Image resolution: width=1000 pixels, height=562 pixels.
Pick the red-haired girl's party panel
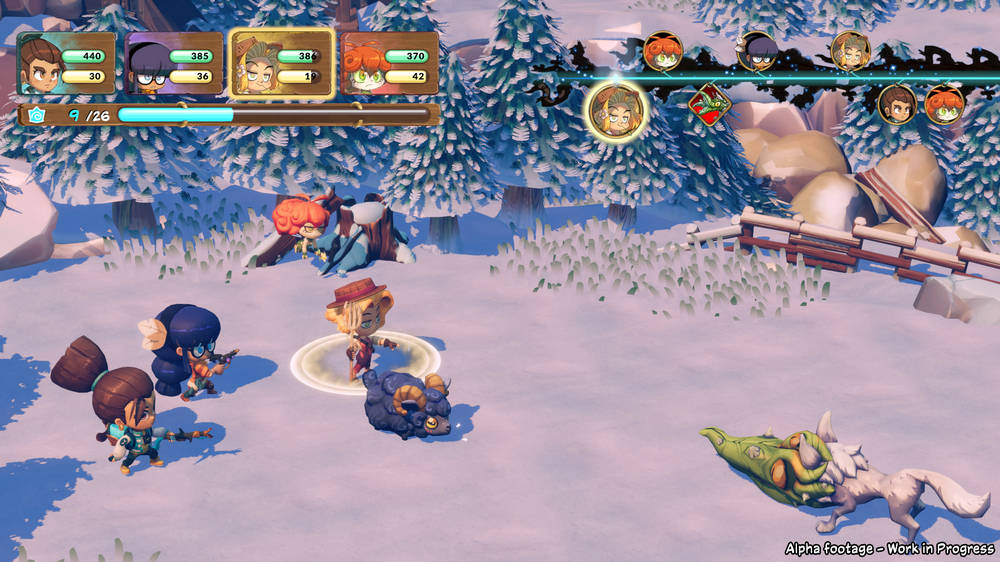[x=390, y=64]
